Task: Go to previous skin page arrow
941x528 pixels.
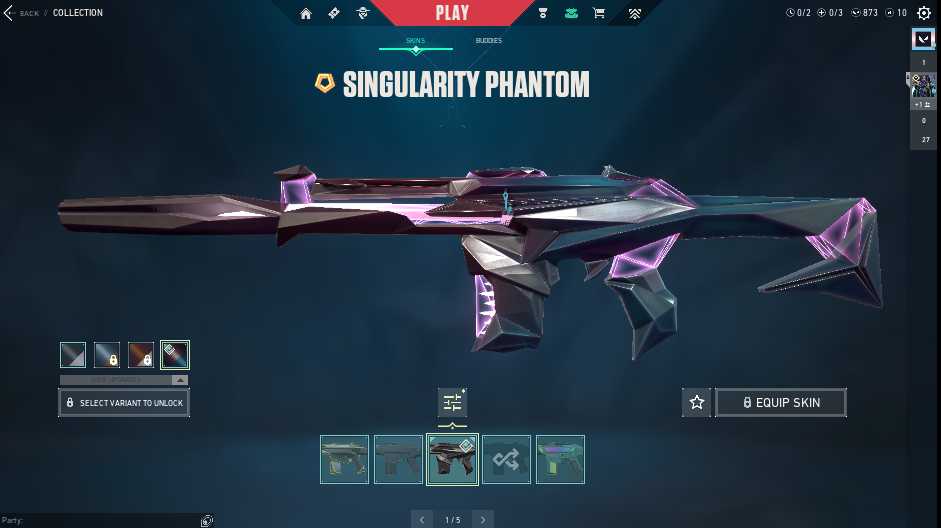Action: pyautogui.click(x=422, y=520)
